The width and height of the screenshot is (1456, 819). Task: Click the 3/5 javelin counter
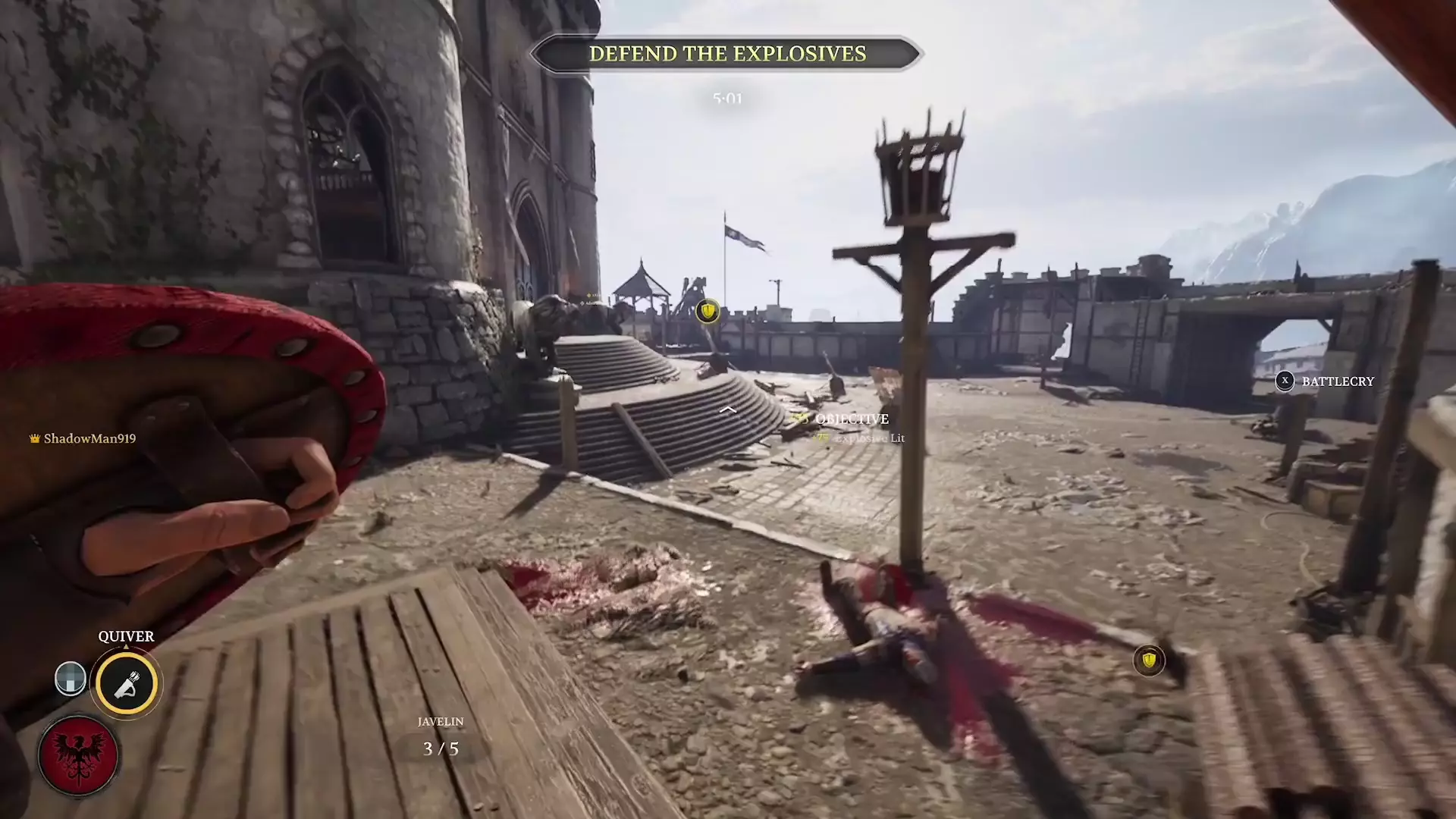[439, 750]
